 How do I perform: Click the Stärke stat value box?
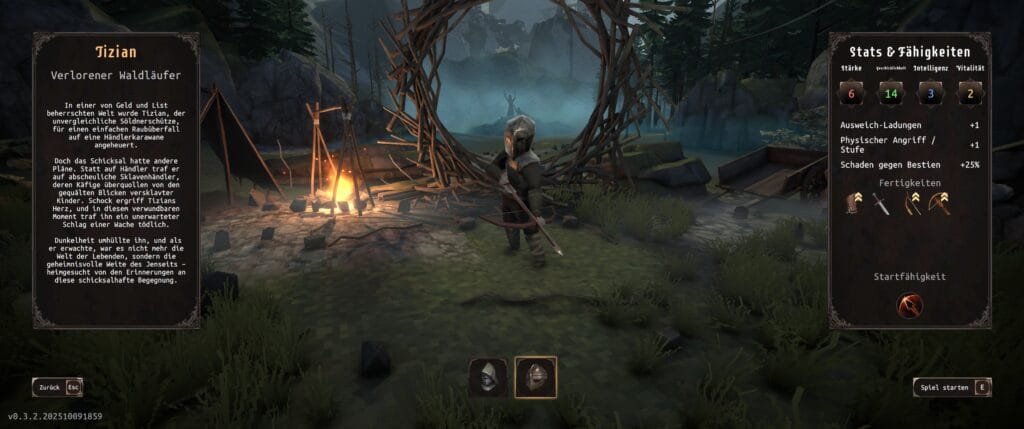pyautogui.click(x=853, y=95)
